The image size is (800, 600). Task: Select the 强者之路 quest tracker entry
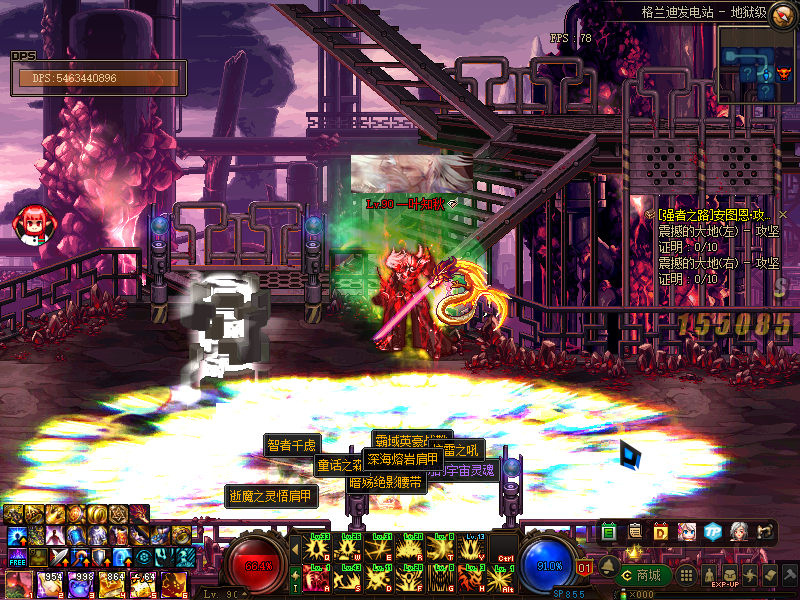[x=712, y=215]
